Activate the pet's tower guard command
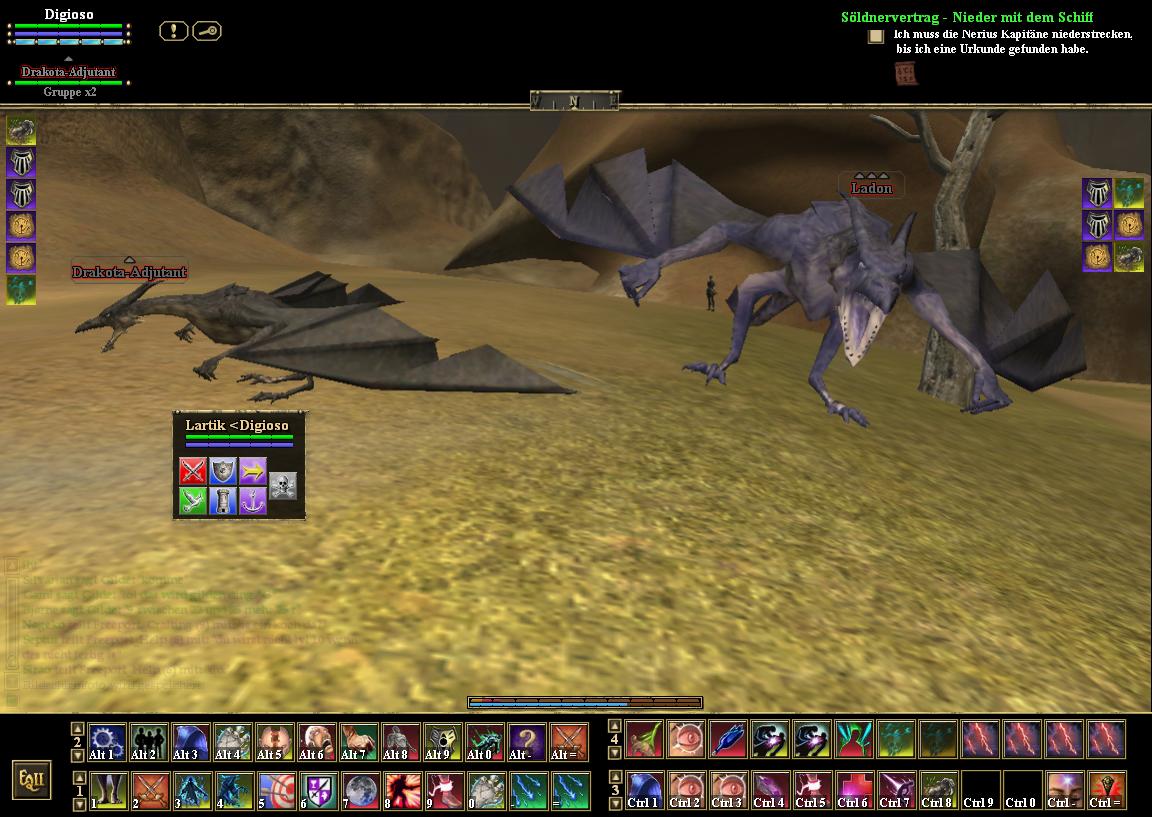 click(222, 500)
